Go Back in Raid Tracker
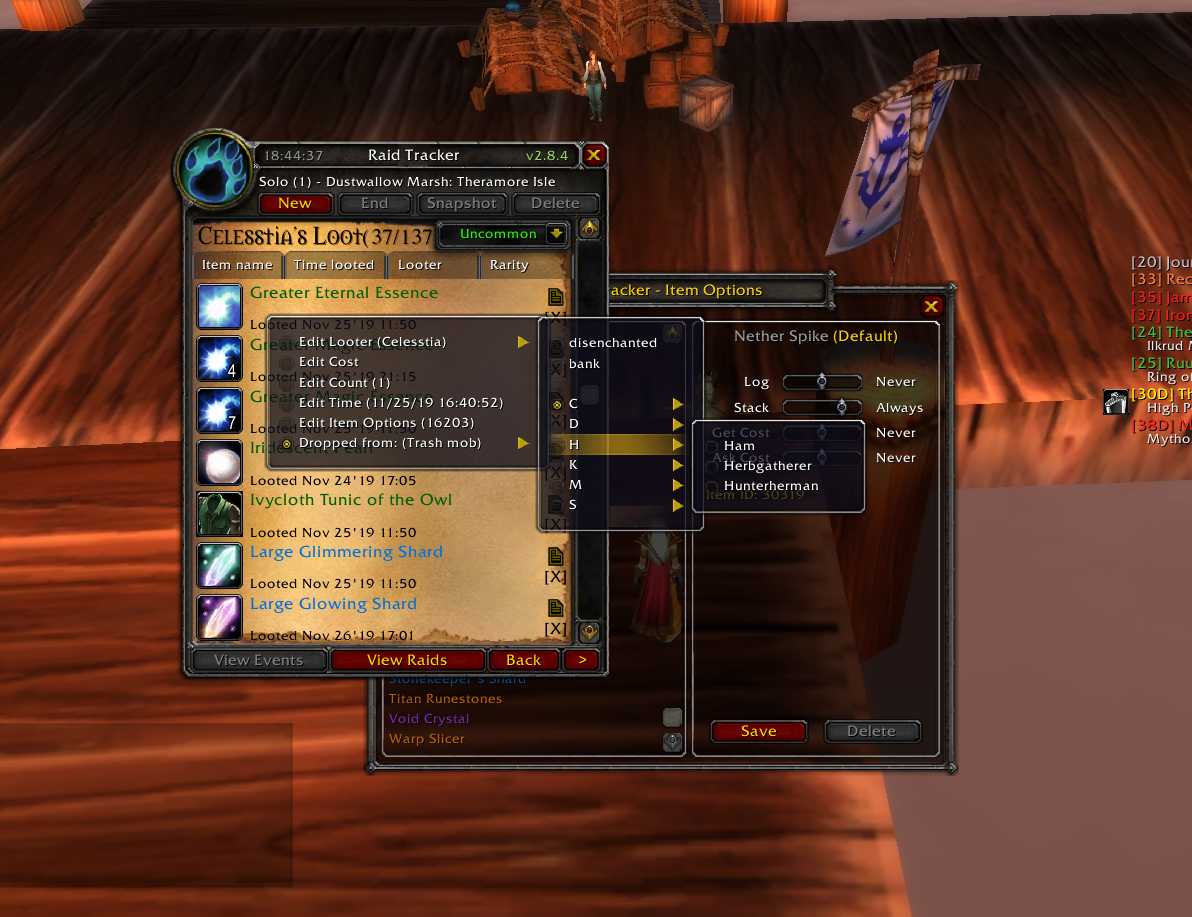 pos(523,660)
